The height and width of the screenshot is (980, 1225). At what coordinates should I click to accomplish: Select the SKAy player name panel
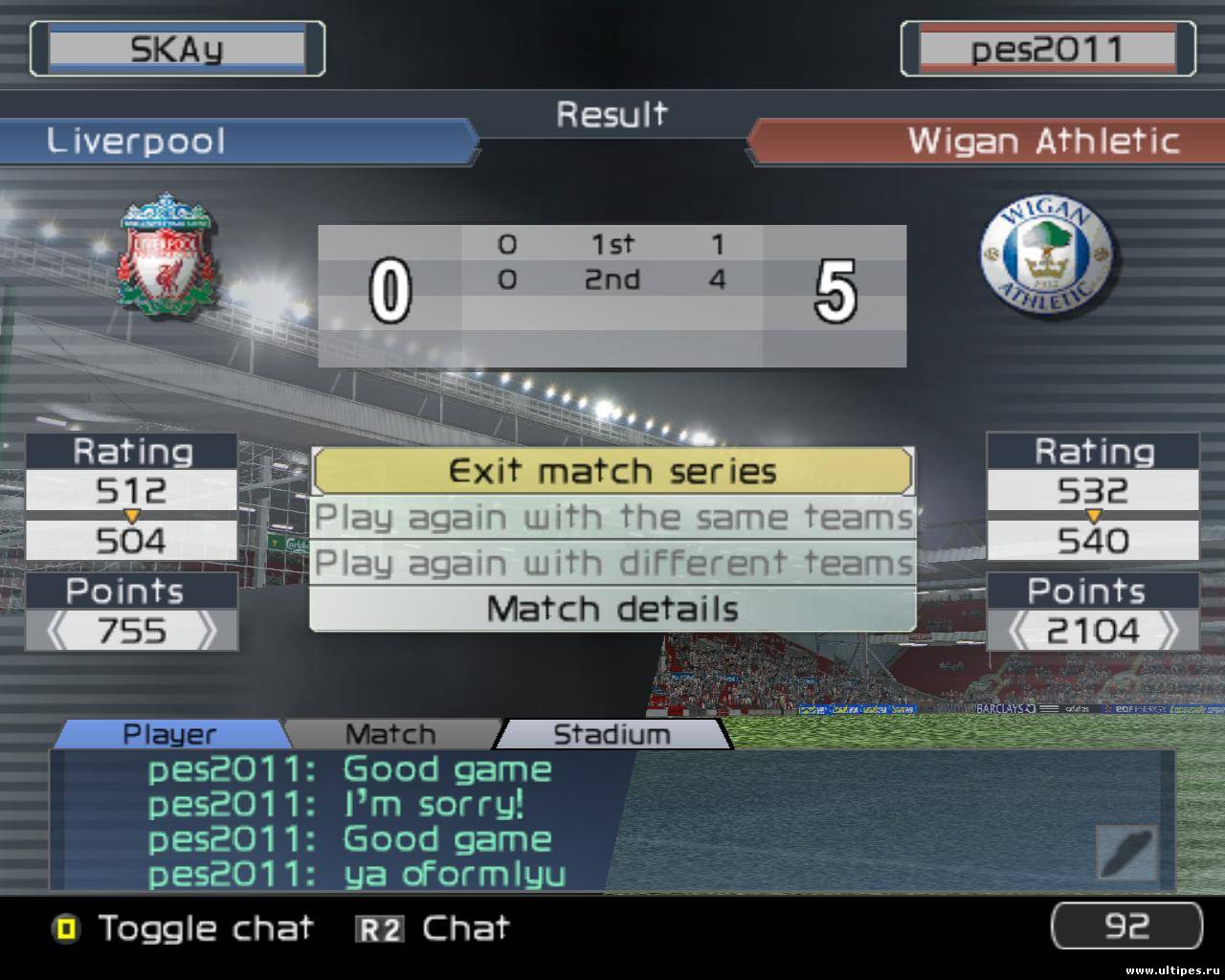tap(177, 49)
